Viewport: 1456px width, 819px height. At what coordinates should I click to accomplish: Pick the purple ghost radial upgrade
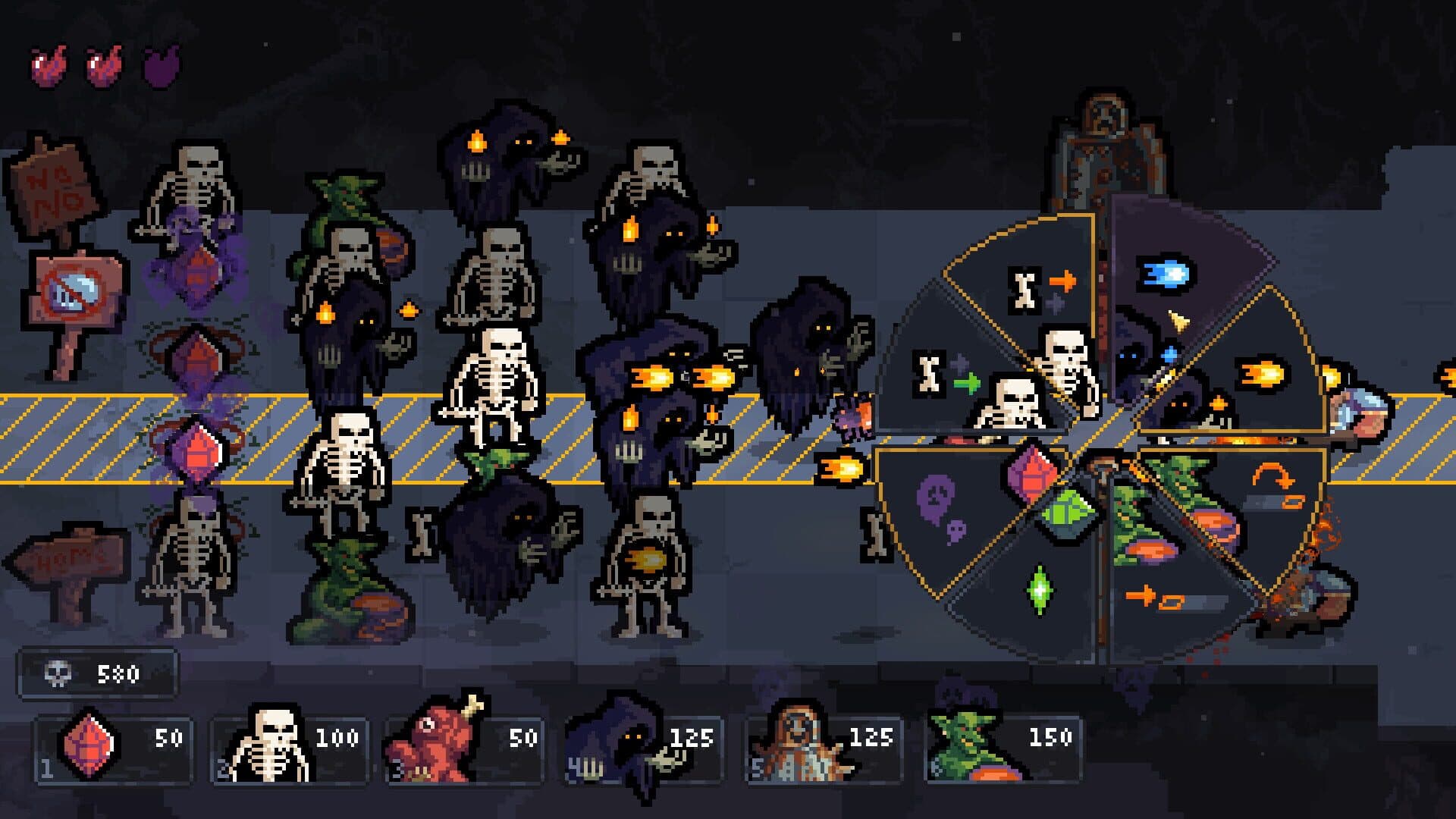pyautogui.click(x=940, y=507)
